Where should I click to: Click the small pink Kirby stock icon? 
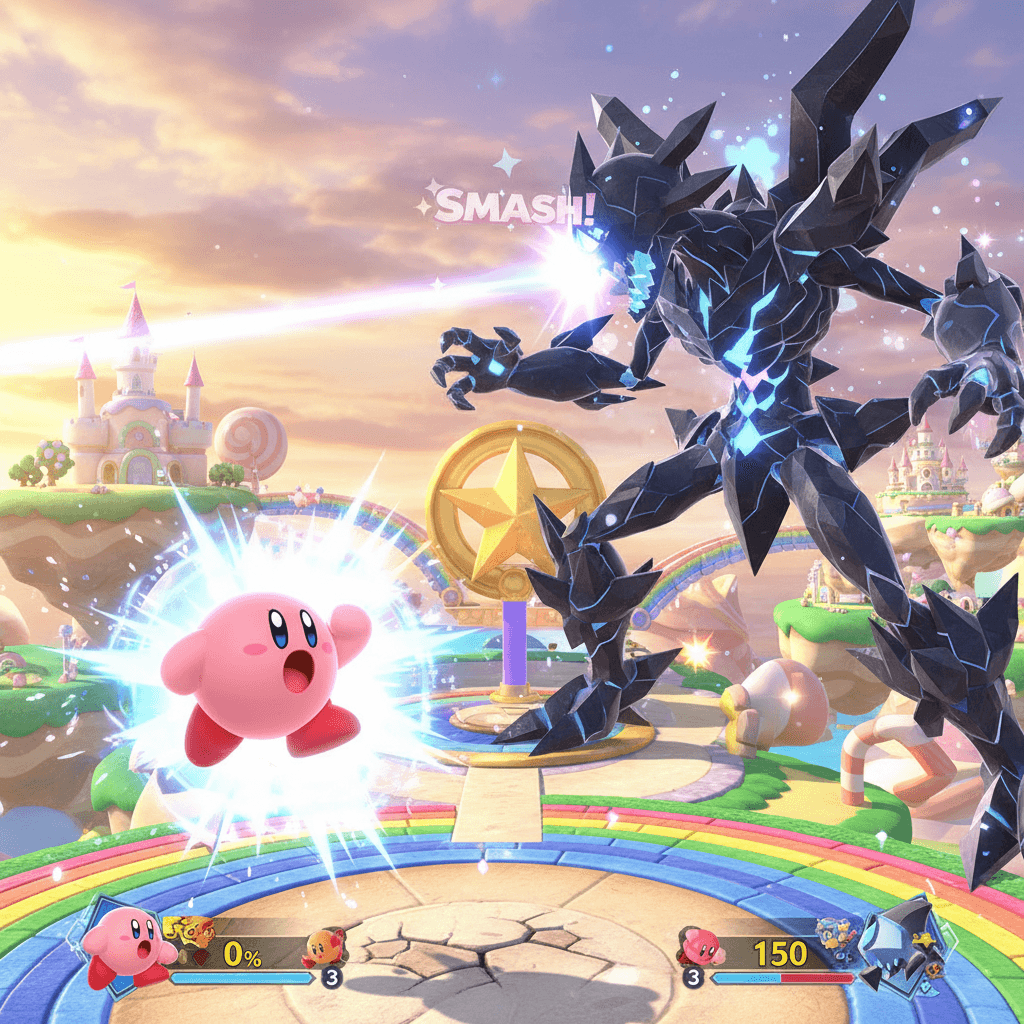pyautogui.click(x=700, y=945)
